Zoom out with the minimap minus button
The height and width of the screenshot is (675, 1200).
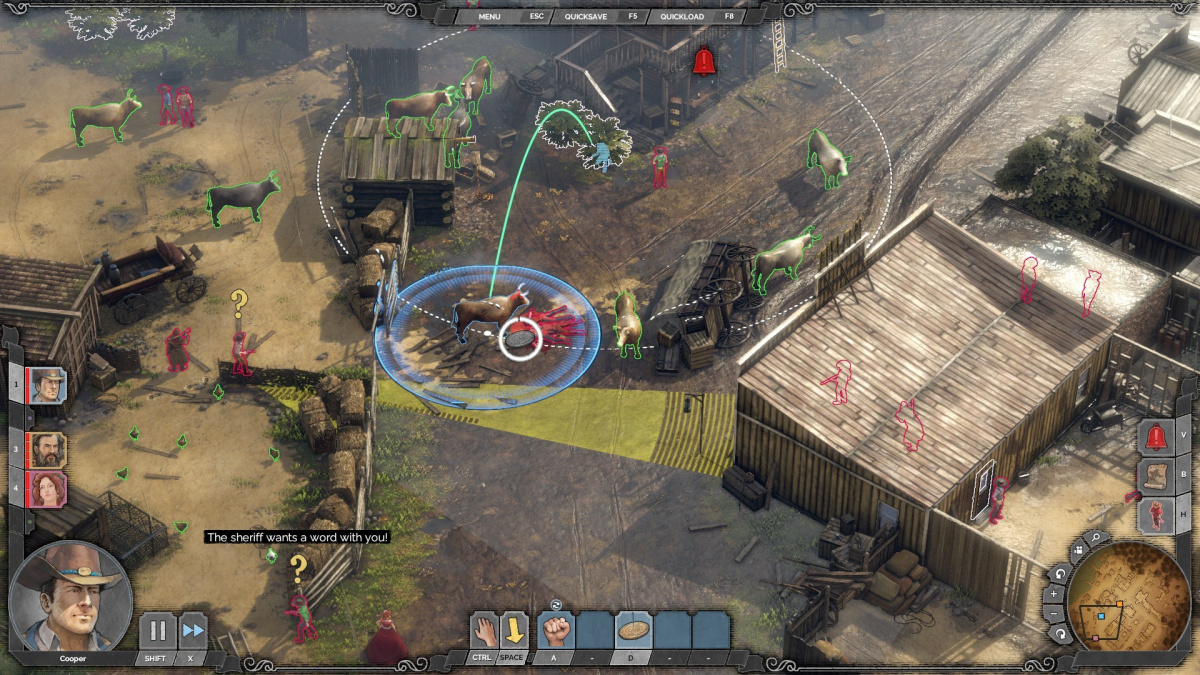point(1051,612)
